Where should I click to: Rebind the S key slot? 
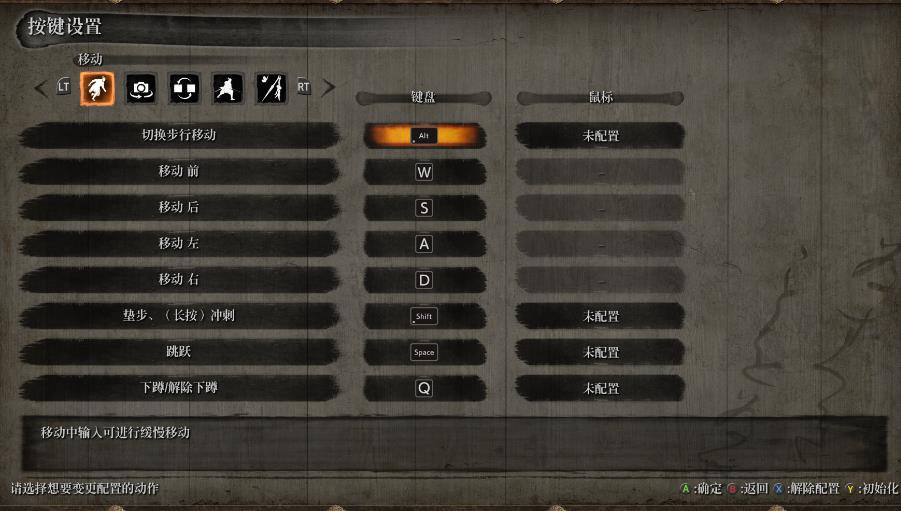click(424, 208)
